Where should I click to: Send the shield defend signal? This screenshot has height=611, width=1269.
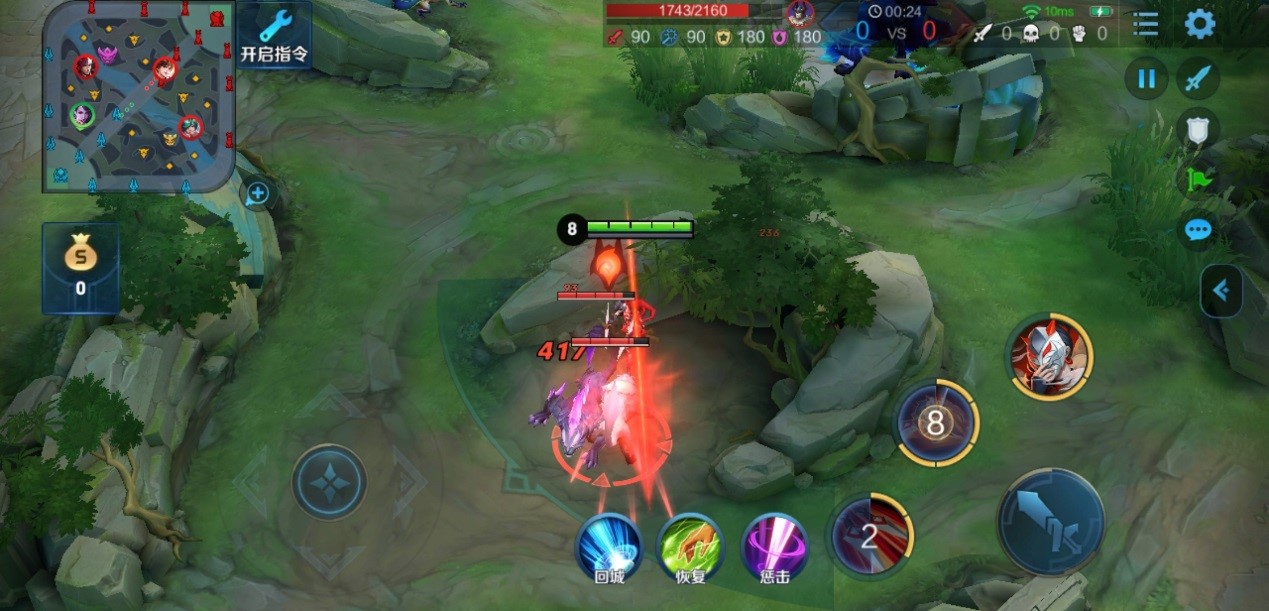[1197, 129]
